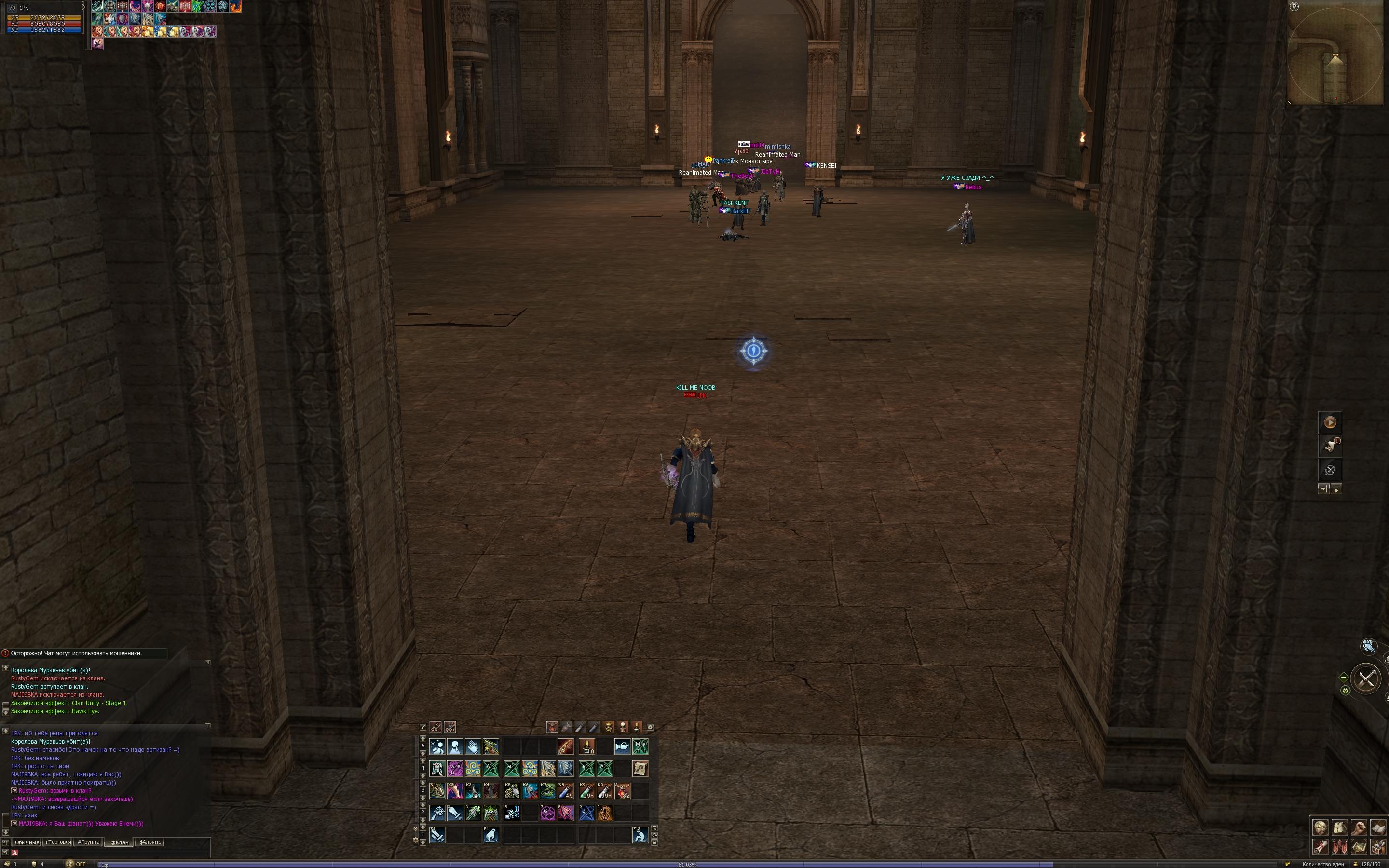Click the green Menu icon beside the hotbar
The image size is (1389, 868).
(x=640, y=747)
